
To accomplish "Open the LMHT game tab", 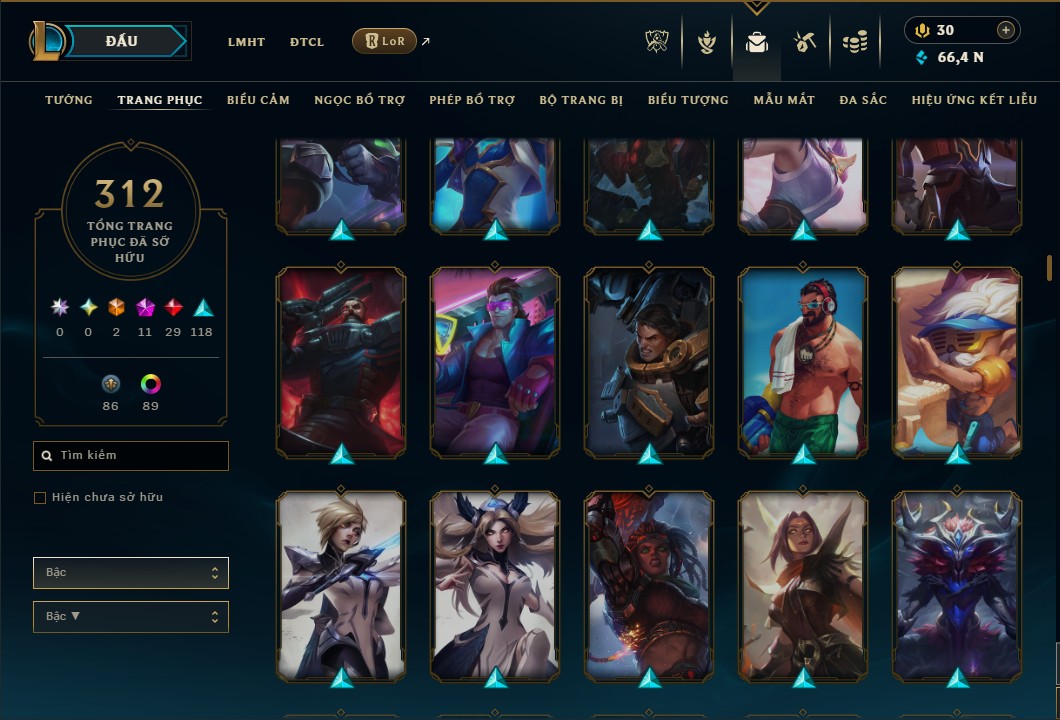I will coord(246,42).
